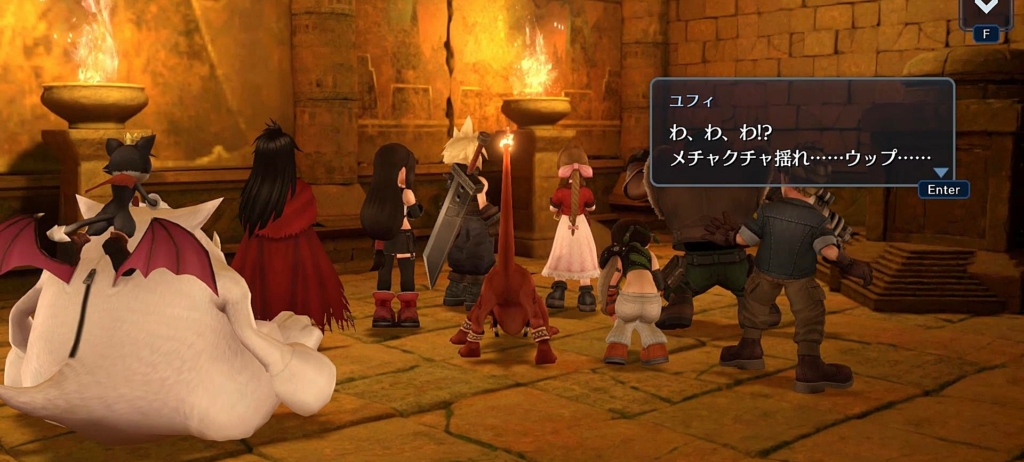Advance Yuffie's dialogue with the blue triangle arrow
This screenshot has height=462, width=1024.
coord(940,172)
